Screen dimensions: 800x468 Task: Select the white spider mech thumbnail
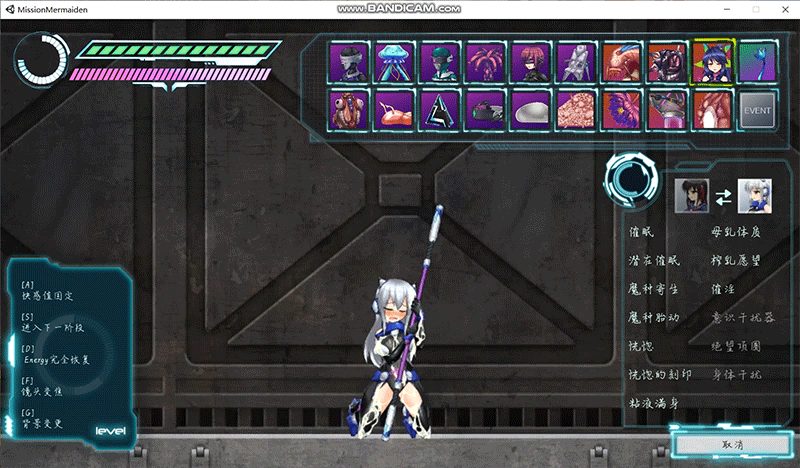(575, 61)
